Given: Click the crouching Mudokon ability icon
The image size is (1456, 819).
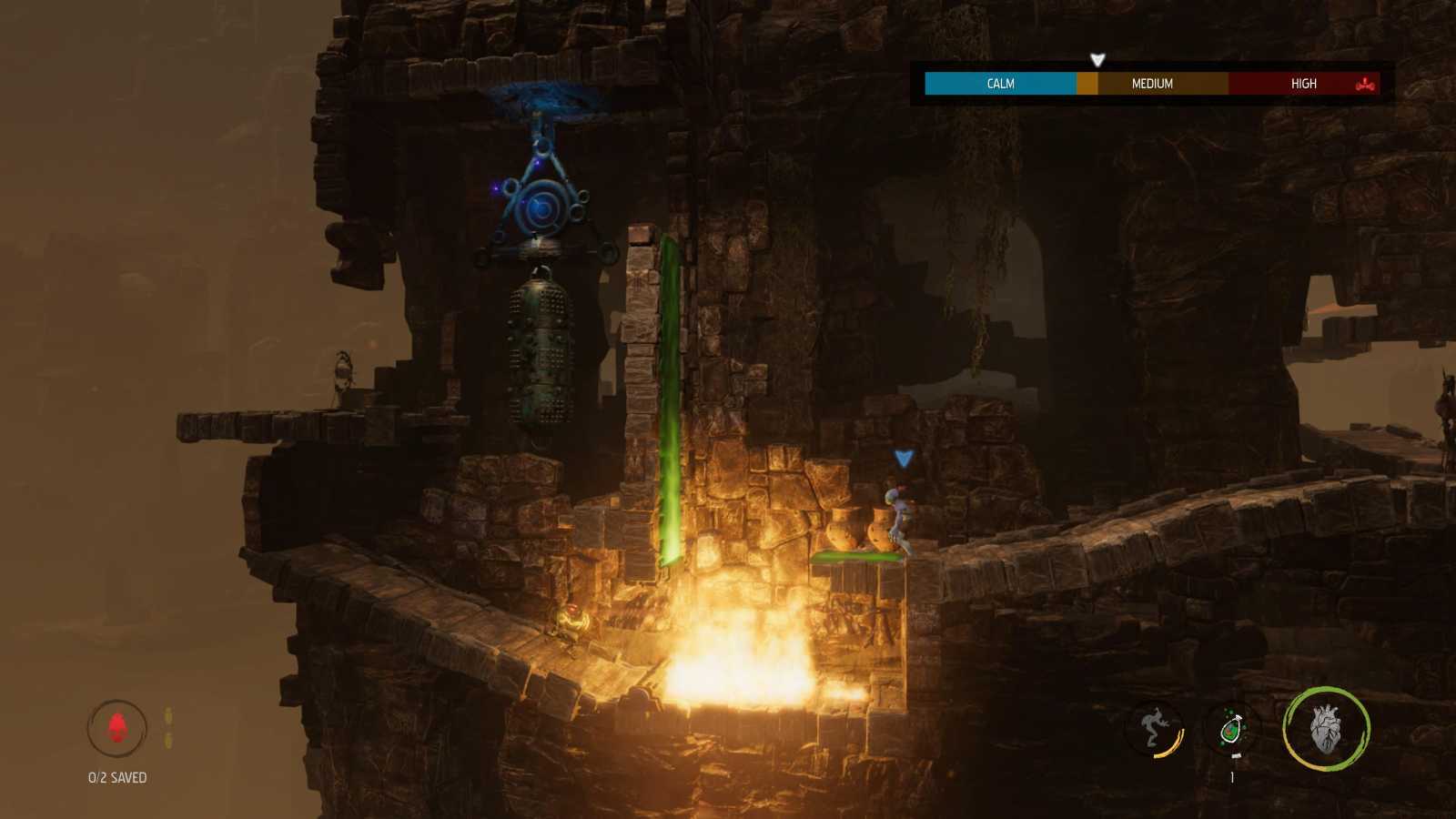Looking at the screenshot, I should click(x=1151, y=725).
